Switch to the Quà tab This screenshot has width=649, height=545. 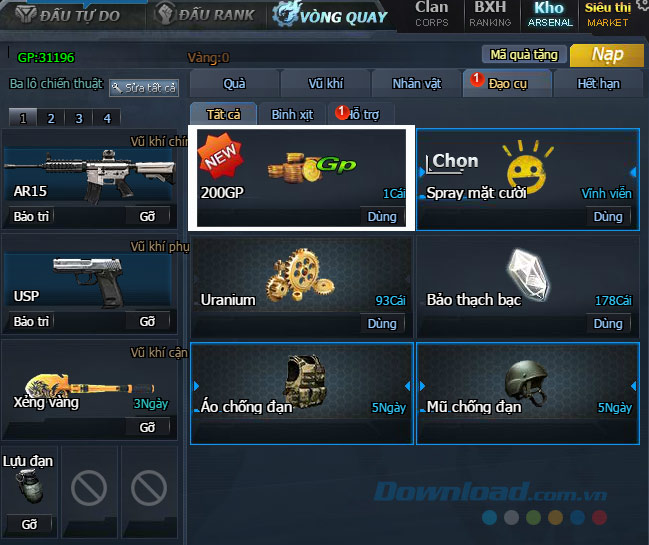click(234, 84)
